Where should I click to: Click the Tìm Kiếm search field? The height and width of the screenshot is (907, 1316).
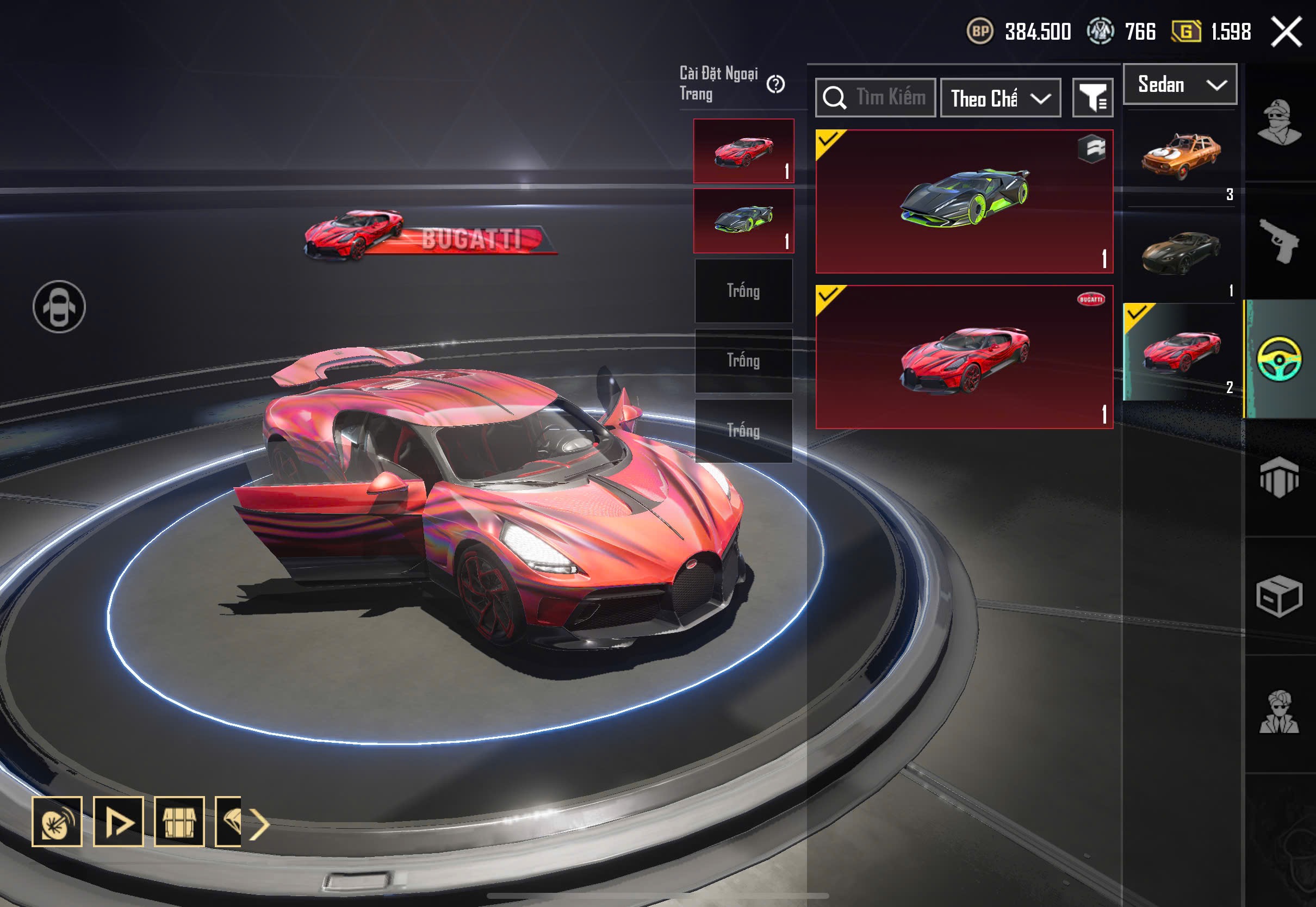coord(889,98)
